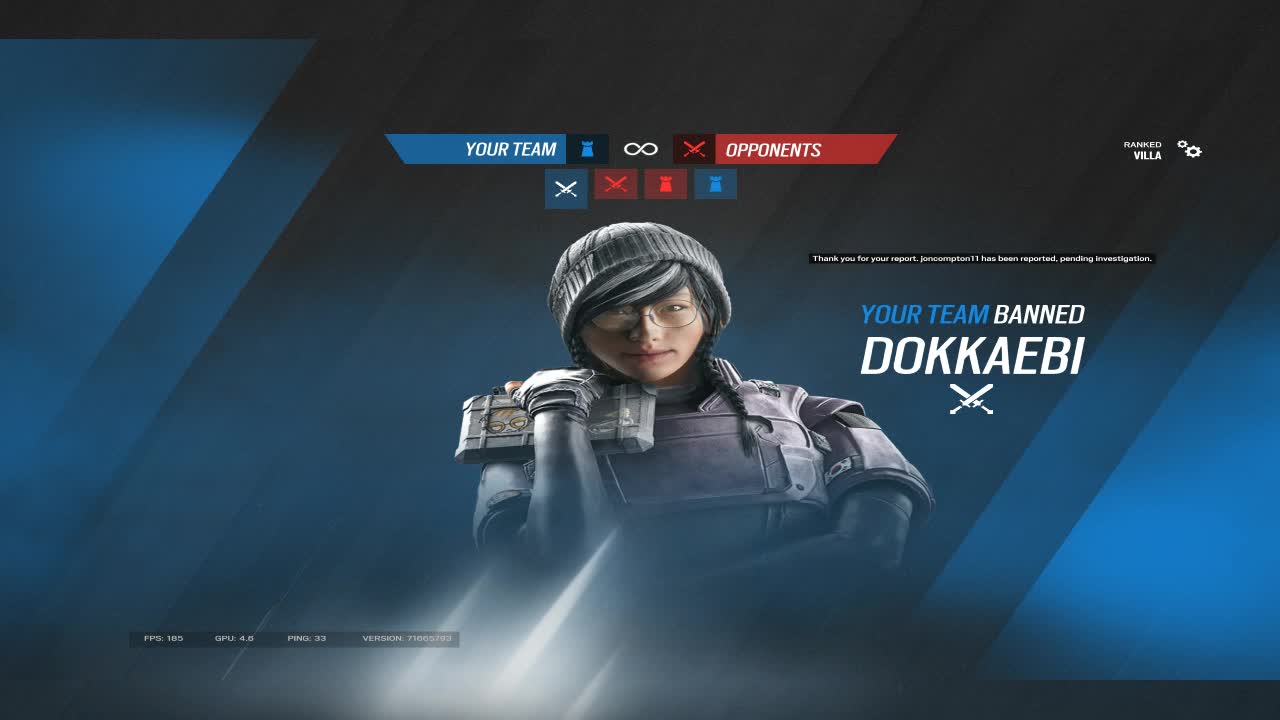Click the RANKED VILLA match label

pos(1143,148)
